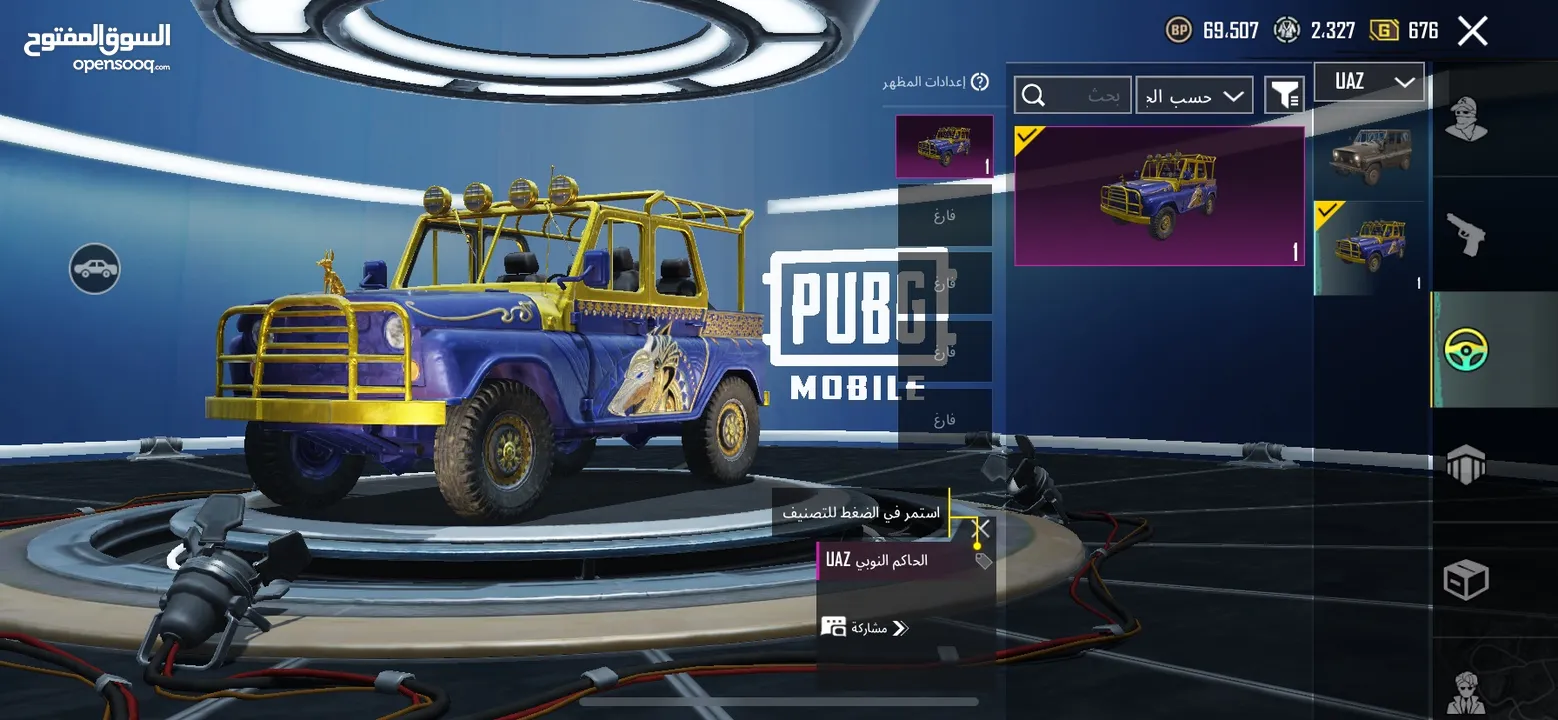Screen dimensions: 1558x720
Task: Close the inventory screen with the X
Action: (x=1472, y=31)
